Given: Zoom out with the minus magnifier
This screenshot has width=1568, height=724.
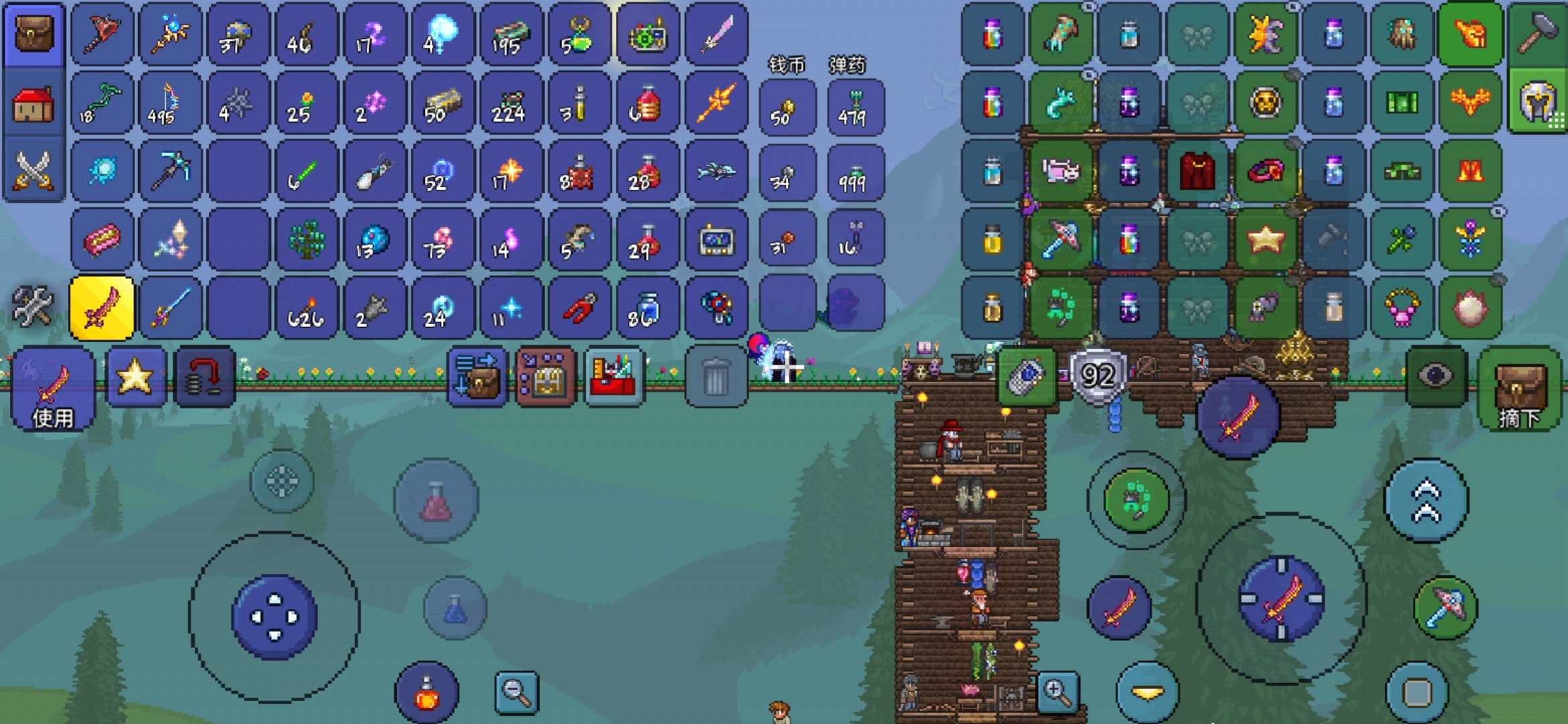Looking at the screenshot, I should coord(517,692).
